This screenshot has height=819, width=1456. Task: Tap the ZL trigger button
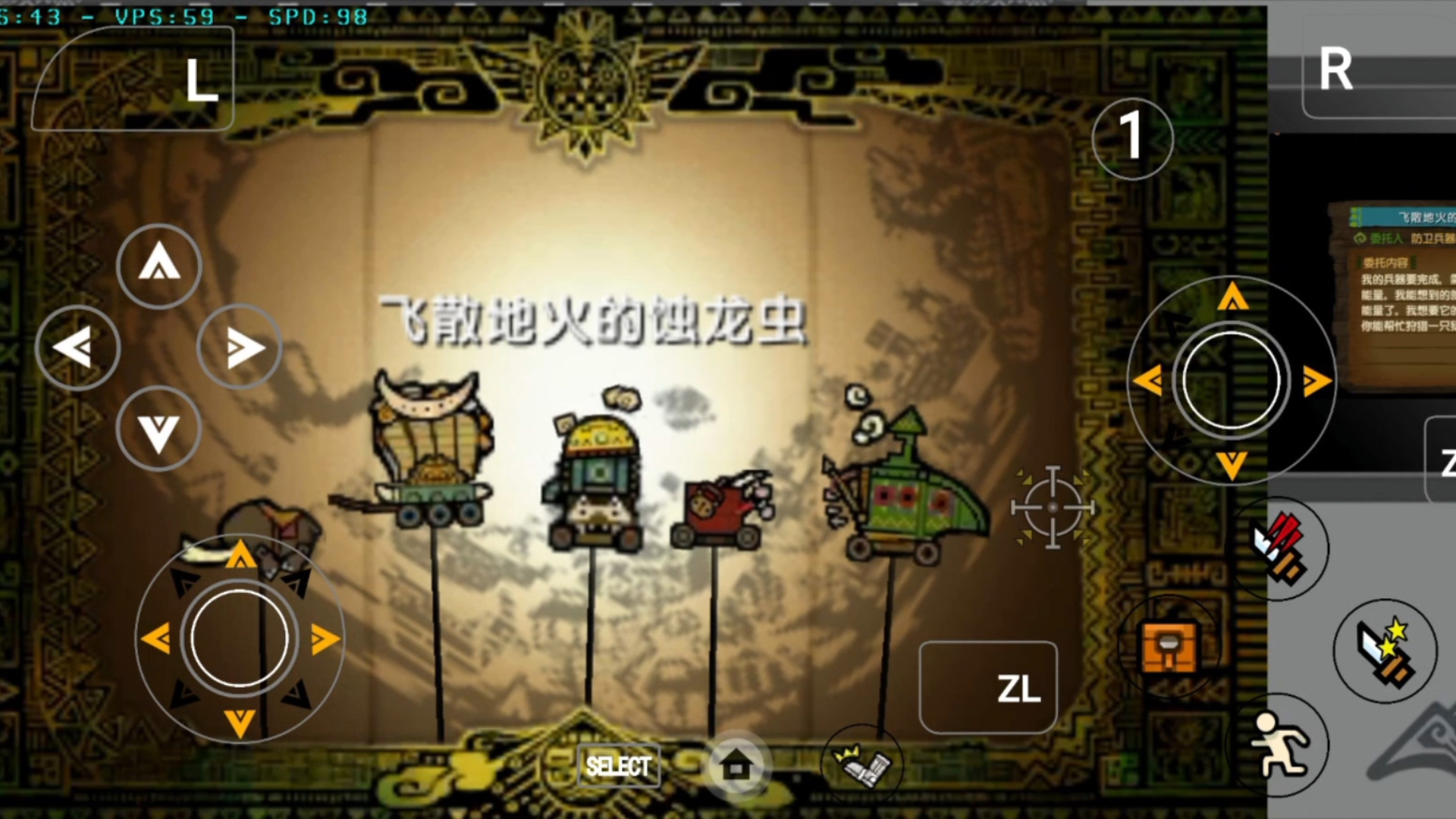(x=987, y=688)
